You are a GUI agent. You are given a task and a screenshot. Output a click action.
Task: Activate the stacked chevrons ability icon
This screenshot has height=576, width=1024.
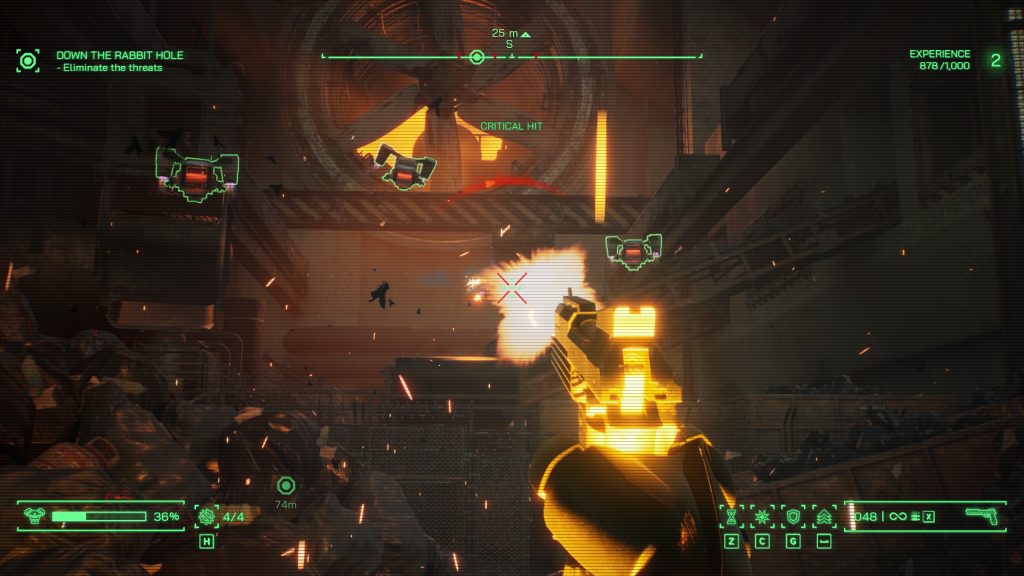click(x=824, y=516)
